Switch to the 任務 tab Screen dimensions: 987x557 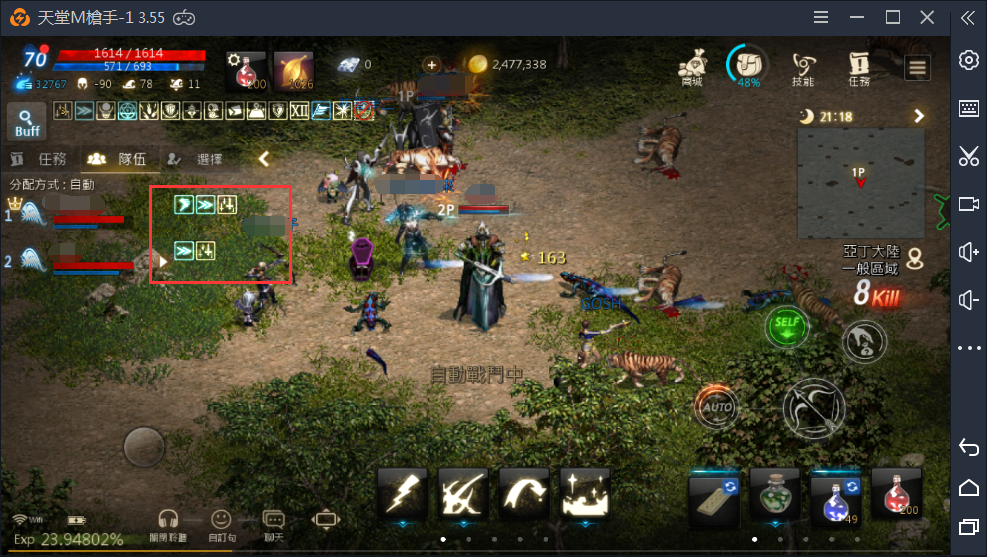pyautogui.click(x=42, y=159)
